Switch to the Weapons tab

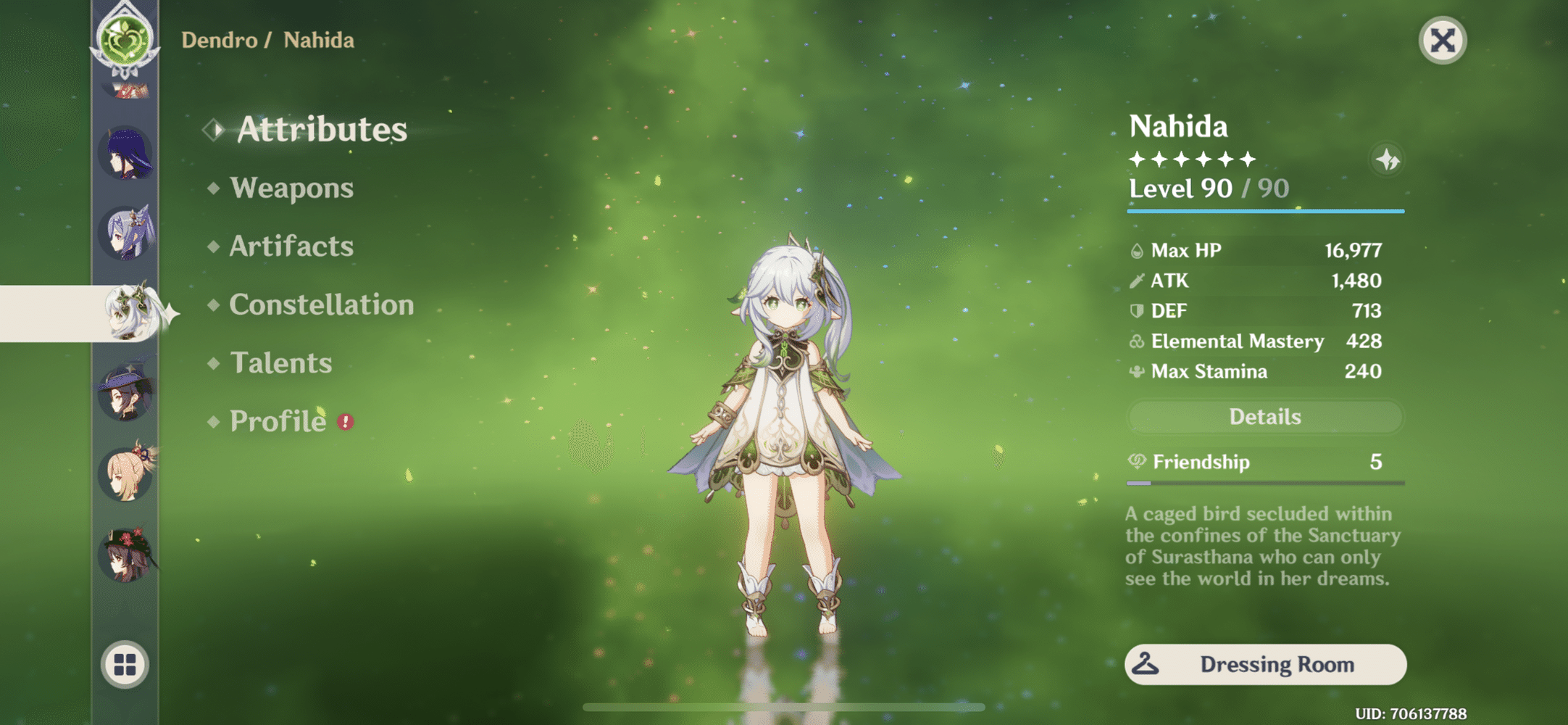click(293, 188)
